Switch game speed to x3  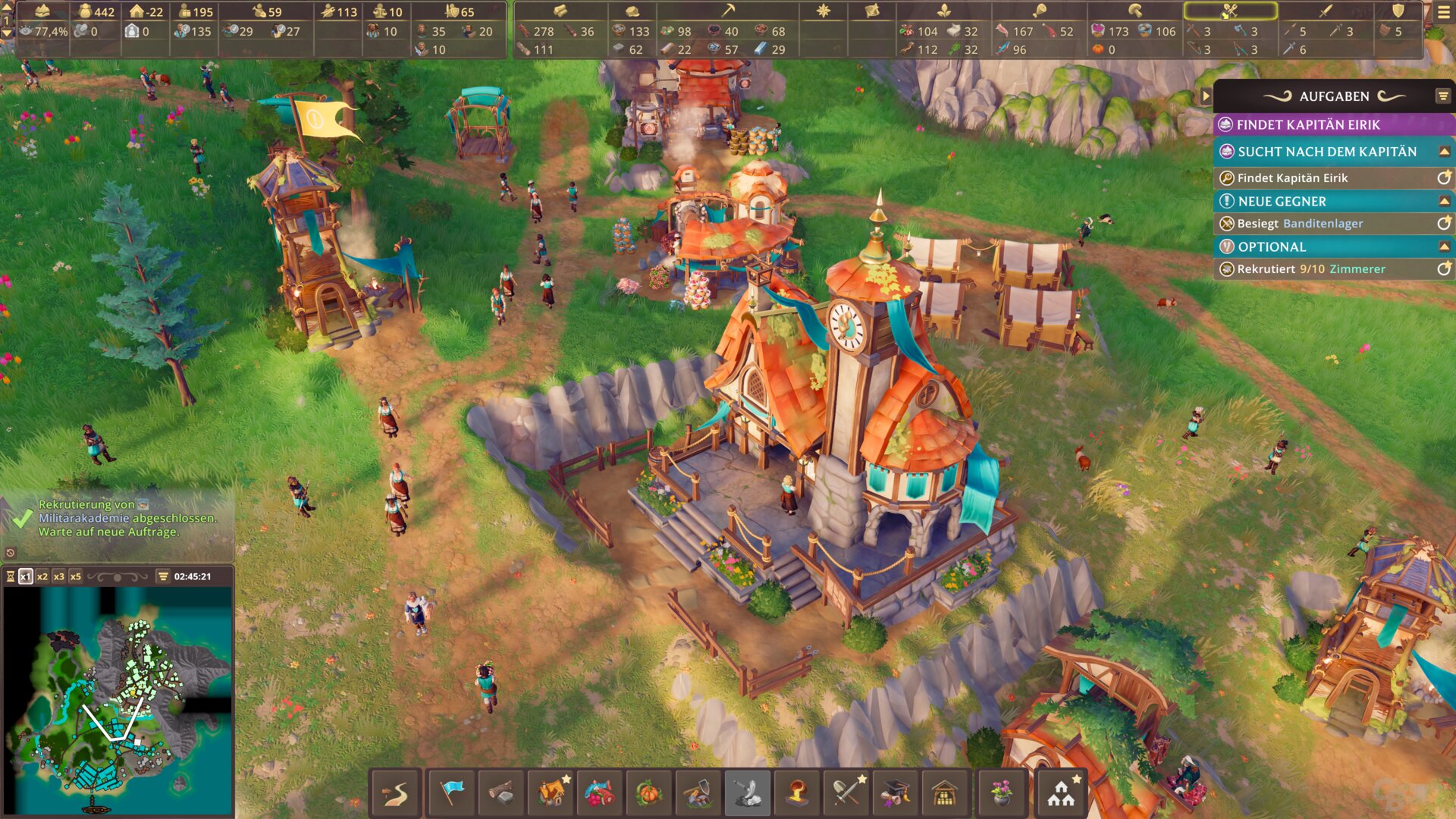point(59,576)
